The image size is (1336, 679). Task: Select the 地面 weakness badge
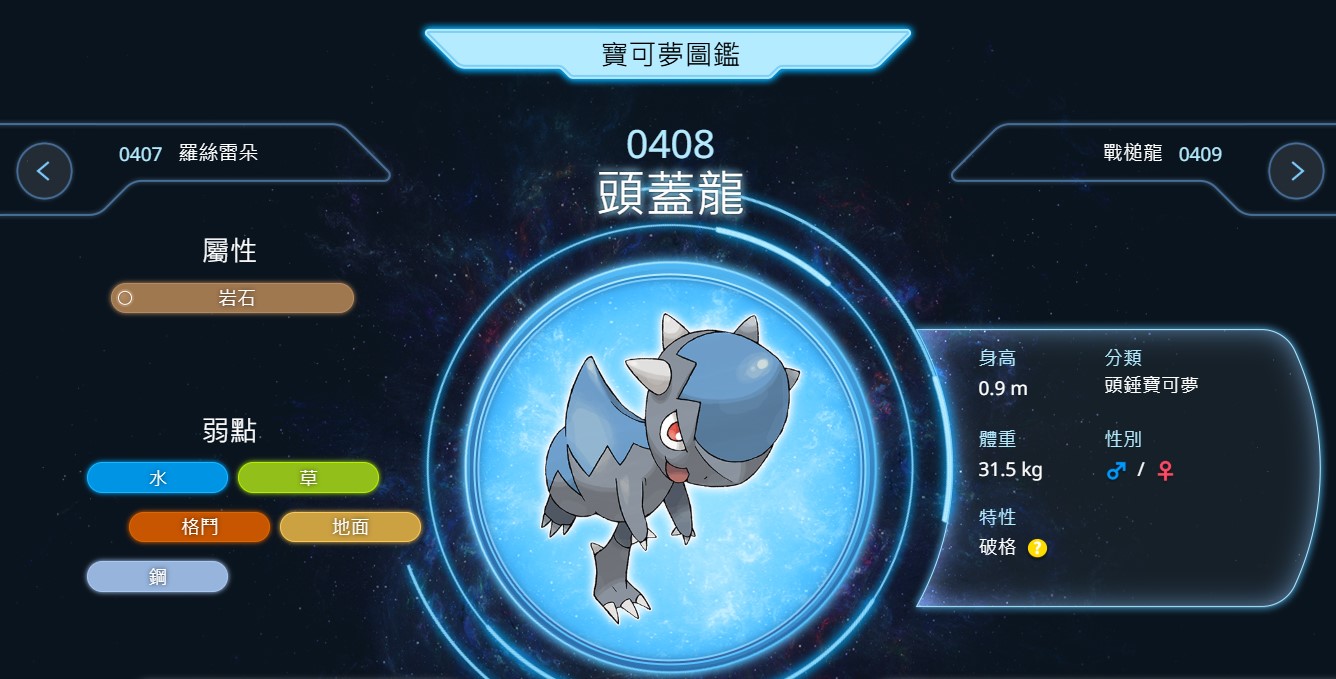[350, 527]
